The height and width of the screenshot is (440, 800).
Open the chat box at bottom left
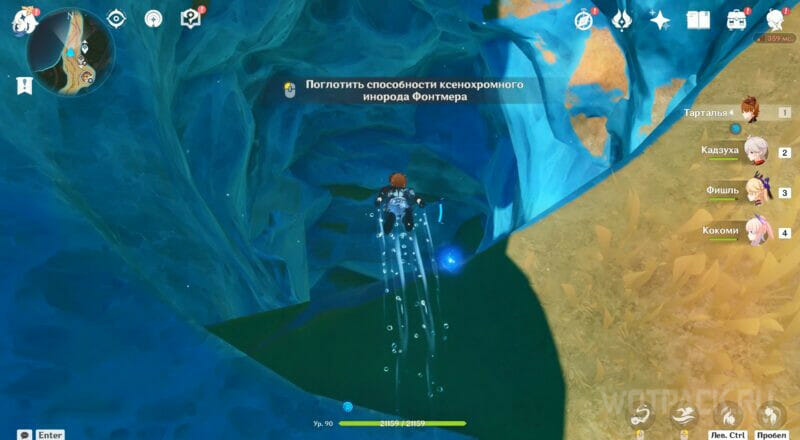click(23, 434)
